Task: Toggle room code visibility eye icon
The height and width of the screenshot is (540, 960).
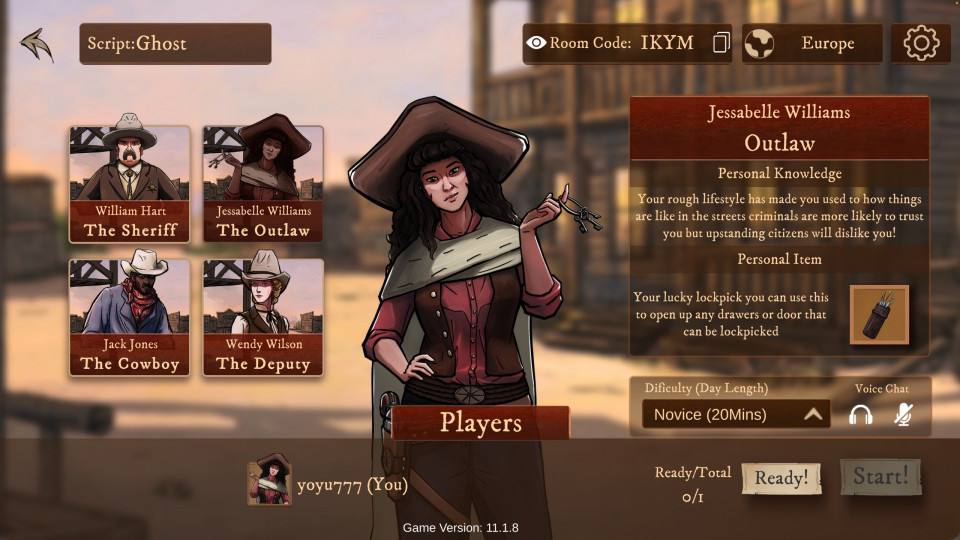Action: pos(536,43)
